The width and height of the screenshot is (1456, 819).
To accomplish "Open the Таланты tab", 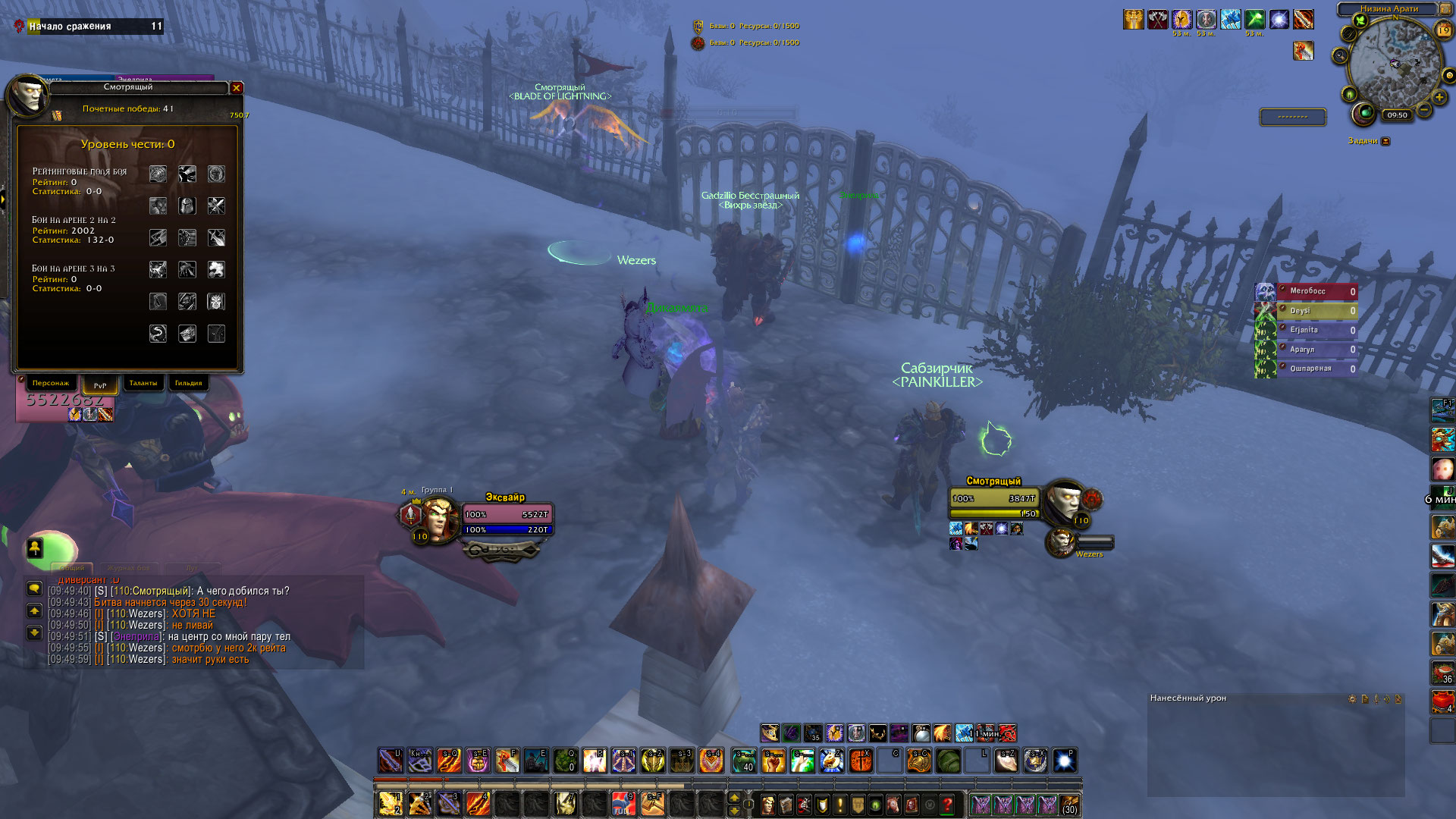I will pos(143,384).
